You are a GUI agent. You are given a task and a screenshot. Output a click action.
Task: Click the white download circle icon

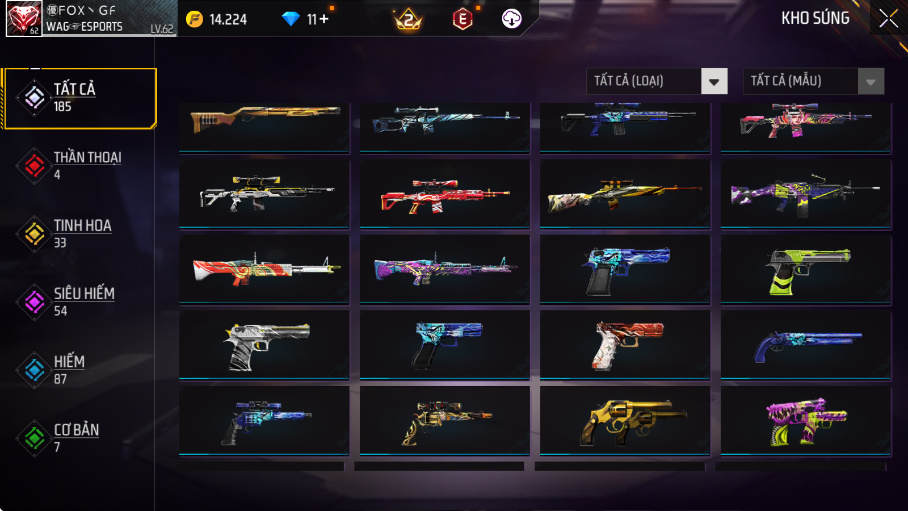click(x=512, y=18)
